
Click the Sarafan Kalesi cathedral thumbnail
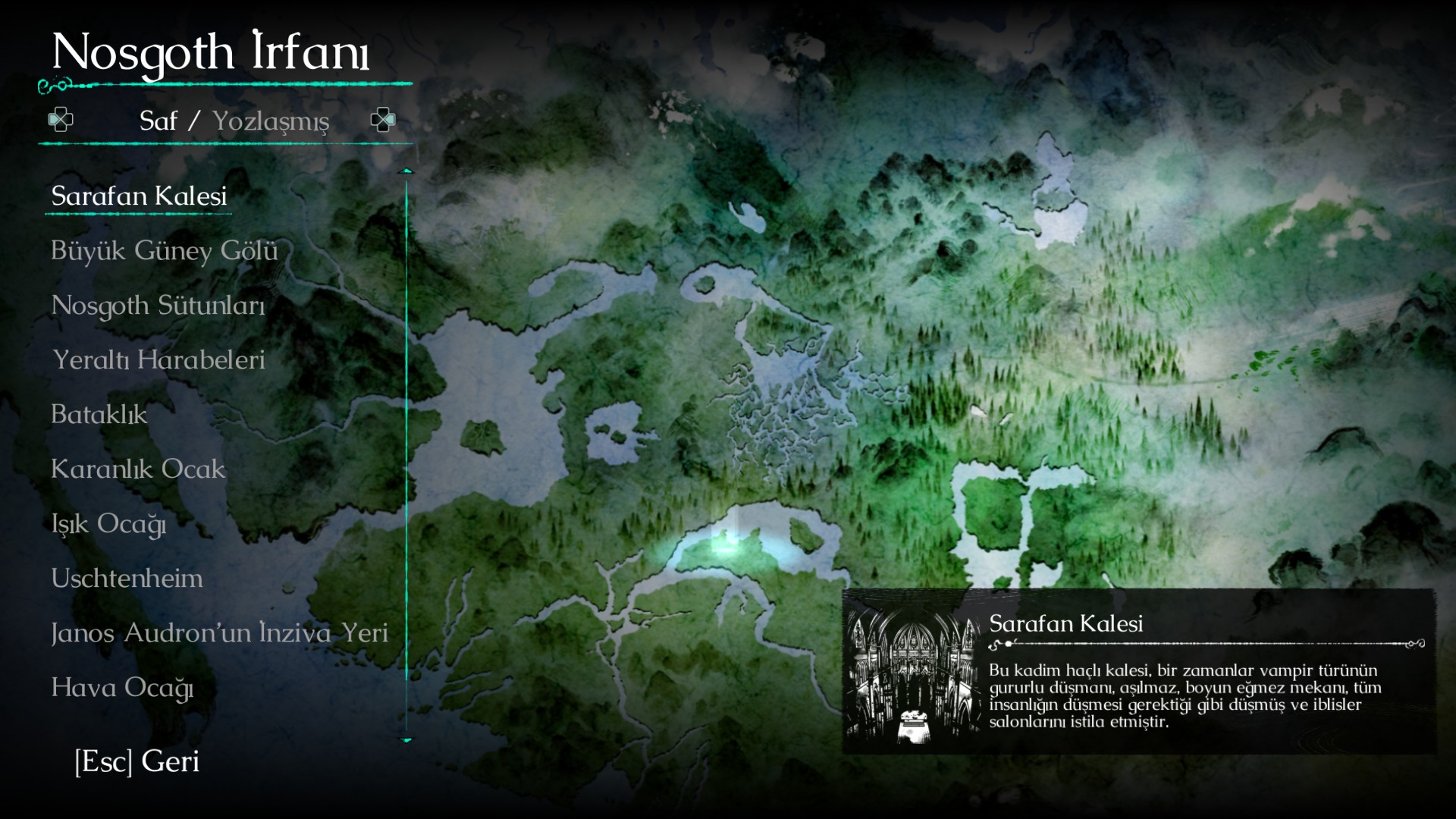[914, 673]
